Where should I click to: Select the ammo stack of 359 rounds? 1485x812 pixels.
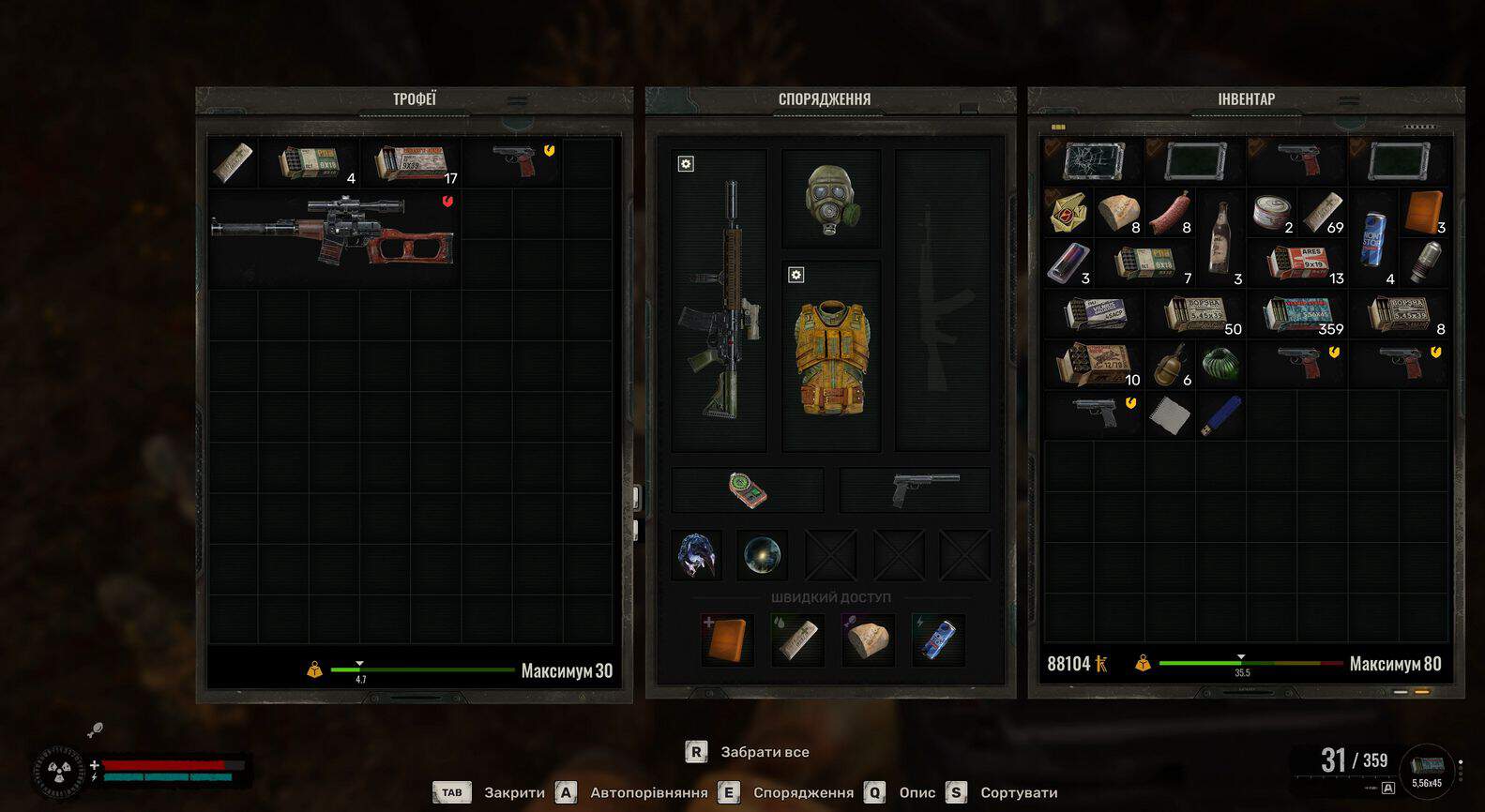(x=1297, y=315)
